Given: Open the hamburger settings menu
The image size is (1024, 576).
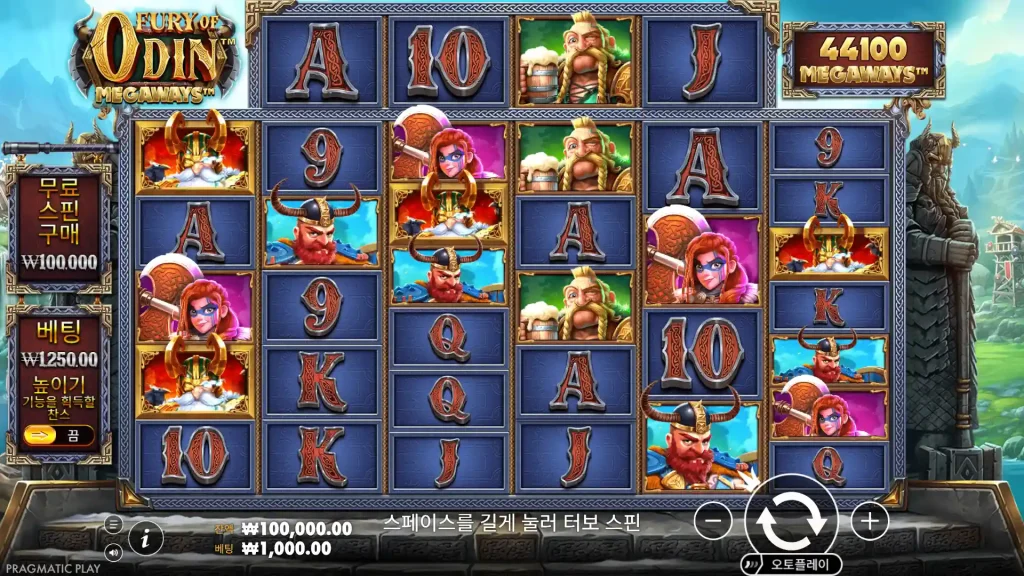Looking at the screenshot, I should [113, 524].
